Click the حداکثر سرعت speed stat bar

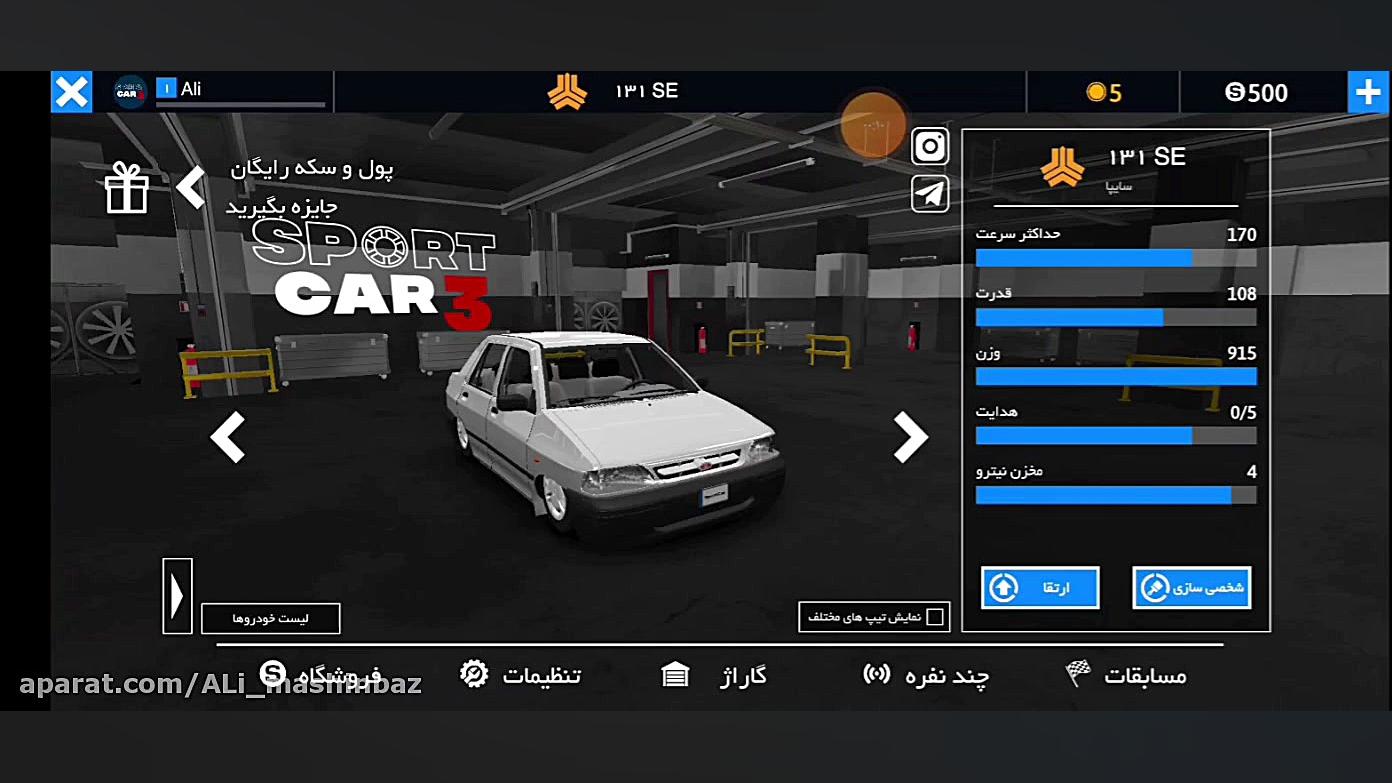[x=1115, y=256]
